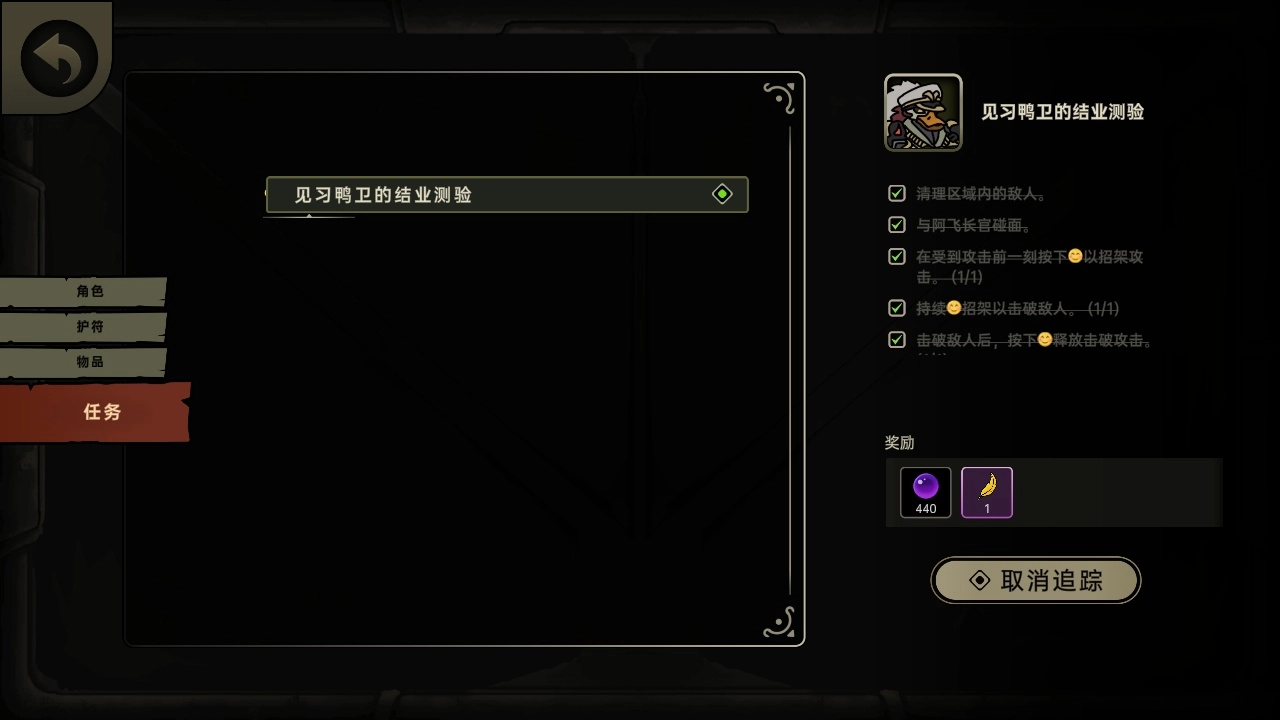Toggle the checkbox next to 与阿飞长官碰面
The image size is (1280, 720).
(896, 224)
